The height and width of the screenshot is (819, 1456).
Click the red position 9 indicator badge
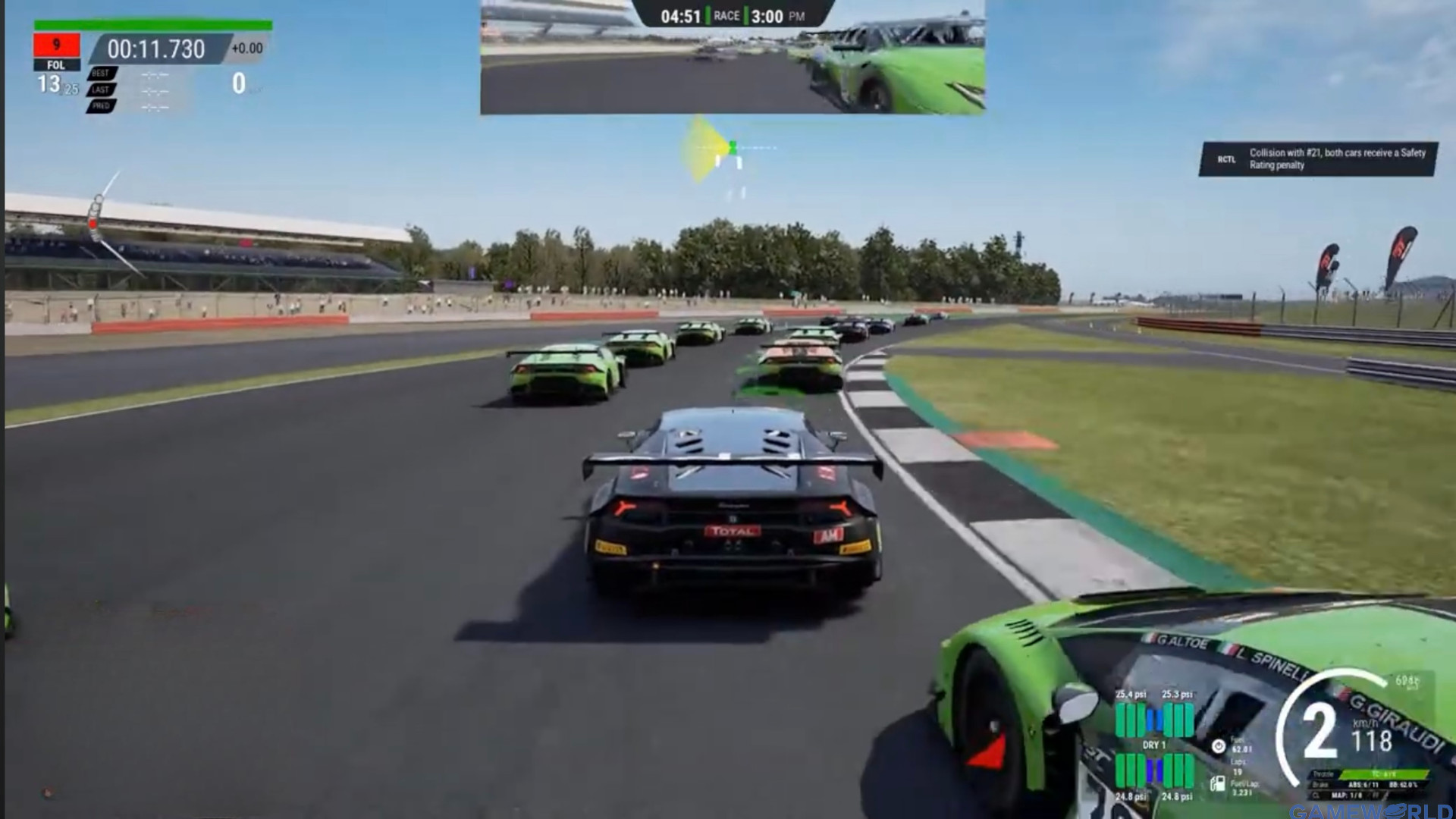click(x=57, y=45)
